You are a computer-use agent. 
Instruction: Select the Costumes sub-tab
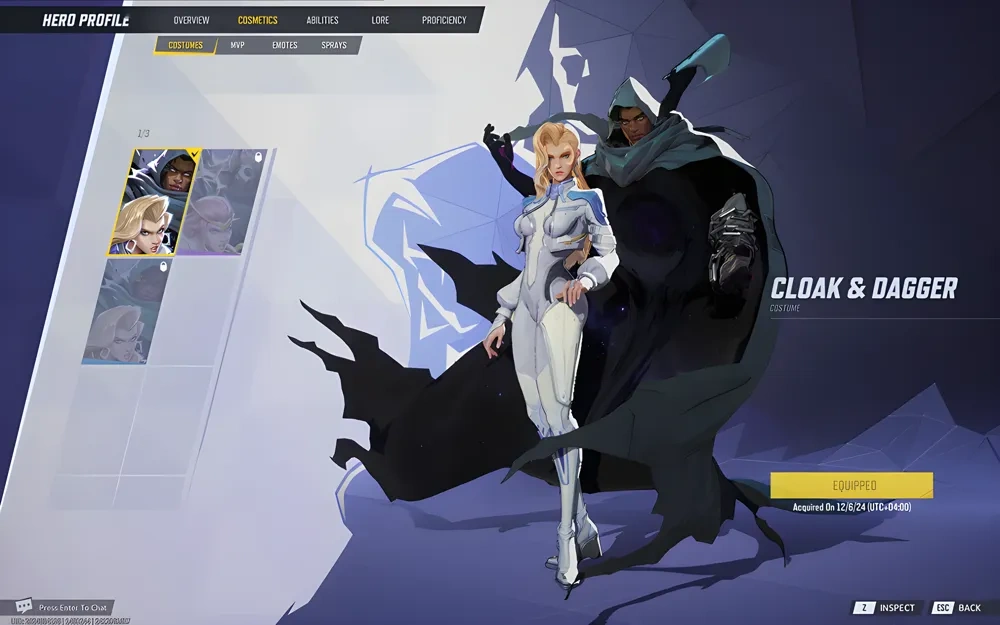185,45
